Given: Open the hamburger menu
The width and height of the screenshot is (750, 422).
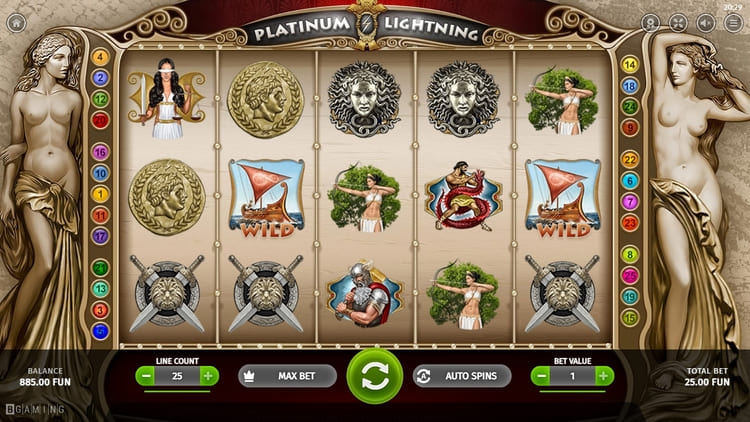Looking at the screenshot, I should [x=733, y=22].
